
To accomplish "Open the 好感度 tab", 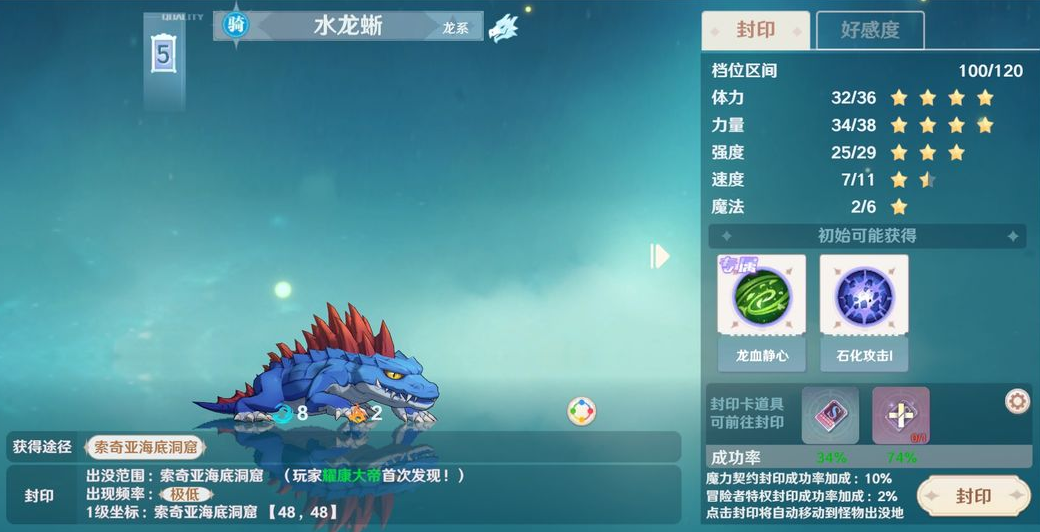I will [x=869, y=30].
